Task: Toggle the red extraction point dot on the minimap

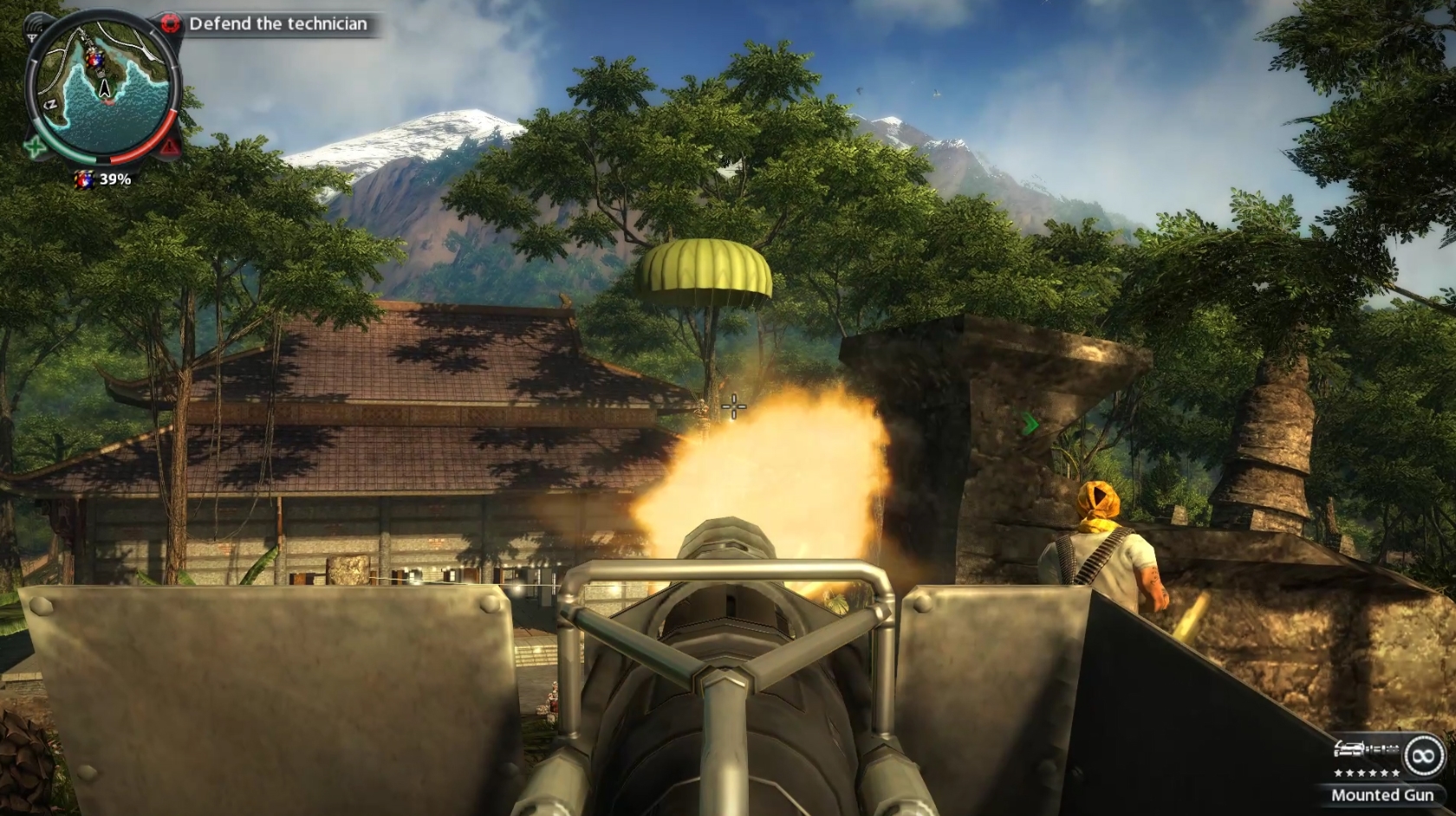Action: [x=107, y=103]
